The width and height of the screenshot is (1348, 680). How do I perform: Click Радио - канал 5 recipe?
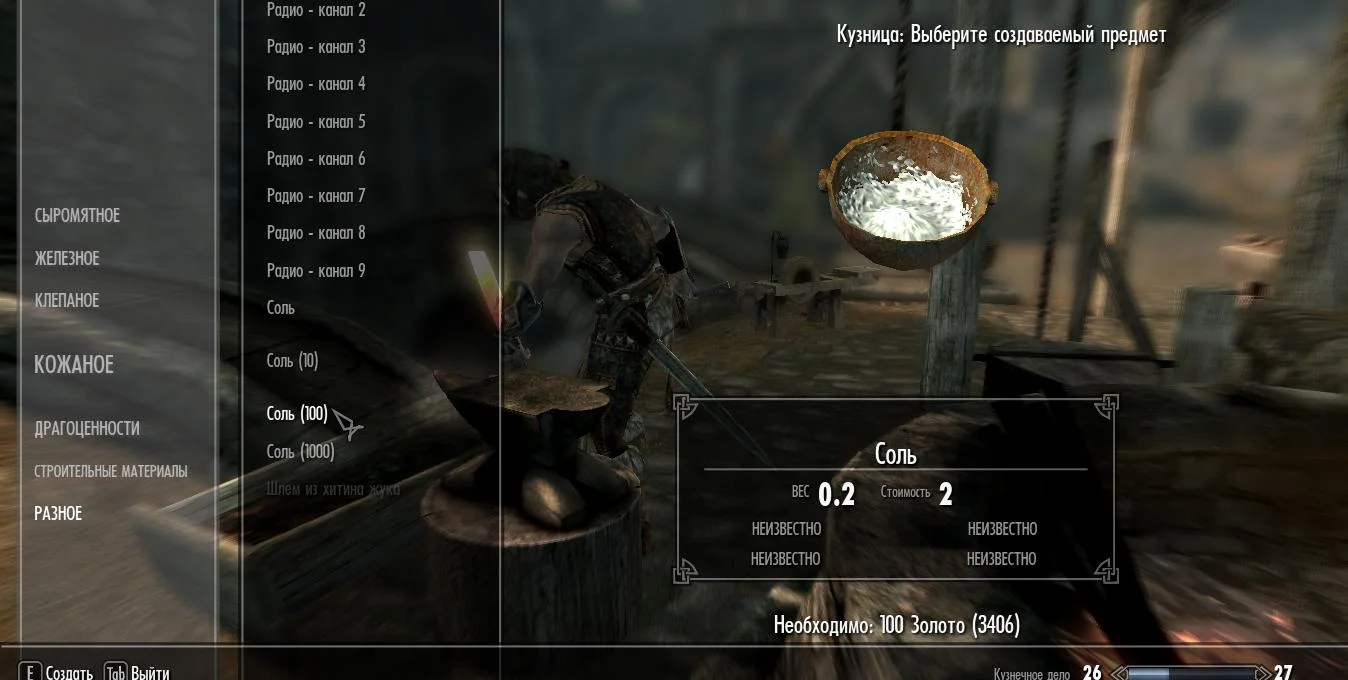click(x=316, y=122)
